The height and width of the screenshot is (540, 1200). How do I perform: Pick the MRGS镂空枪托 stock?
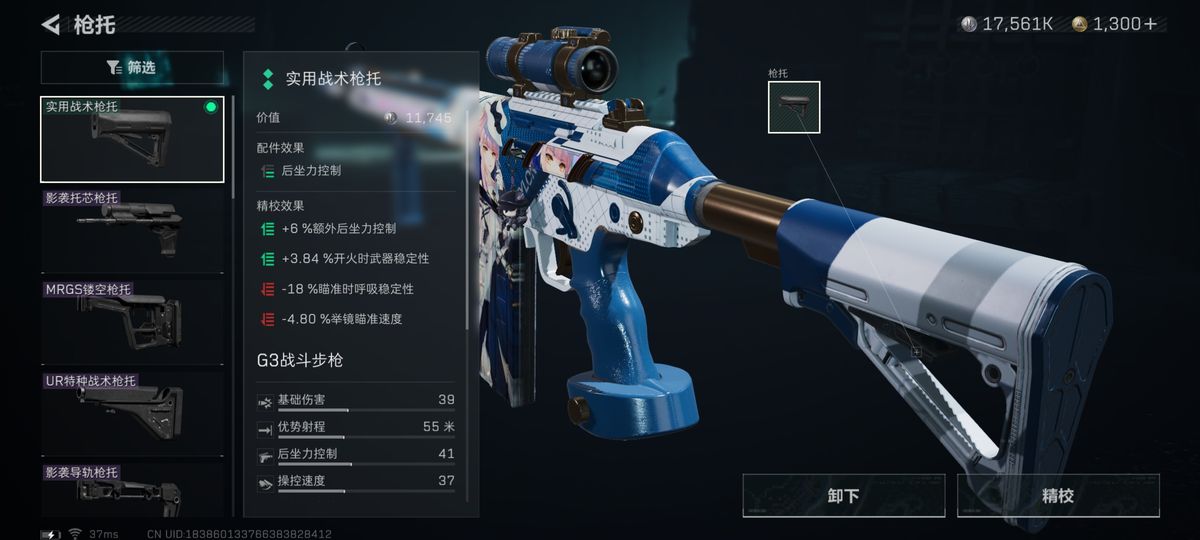click(x=132, y=321)
